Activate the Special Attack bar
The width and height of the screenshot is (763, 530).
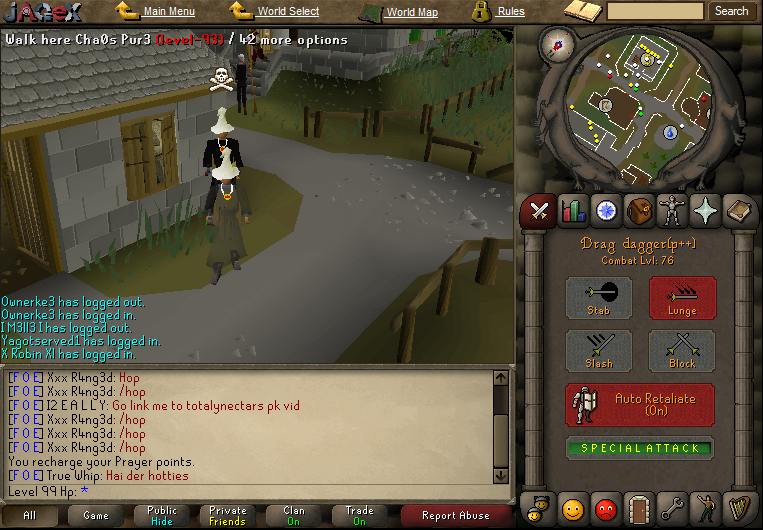pyautogui.click(x=640, y=448)
